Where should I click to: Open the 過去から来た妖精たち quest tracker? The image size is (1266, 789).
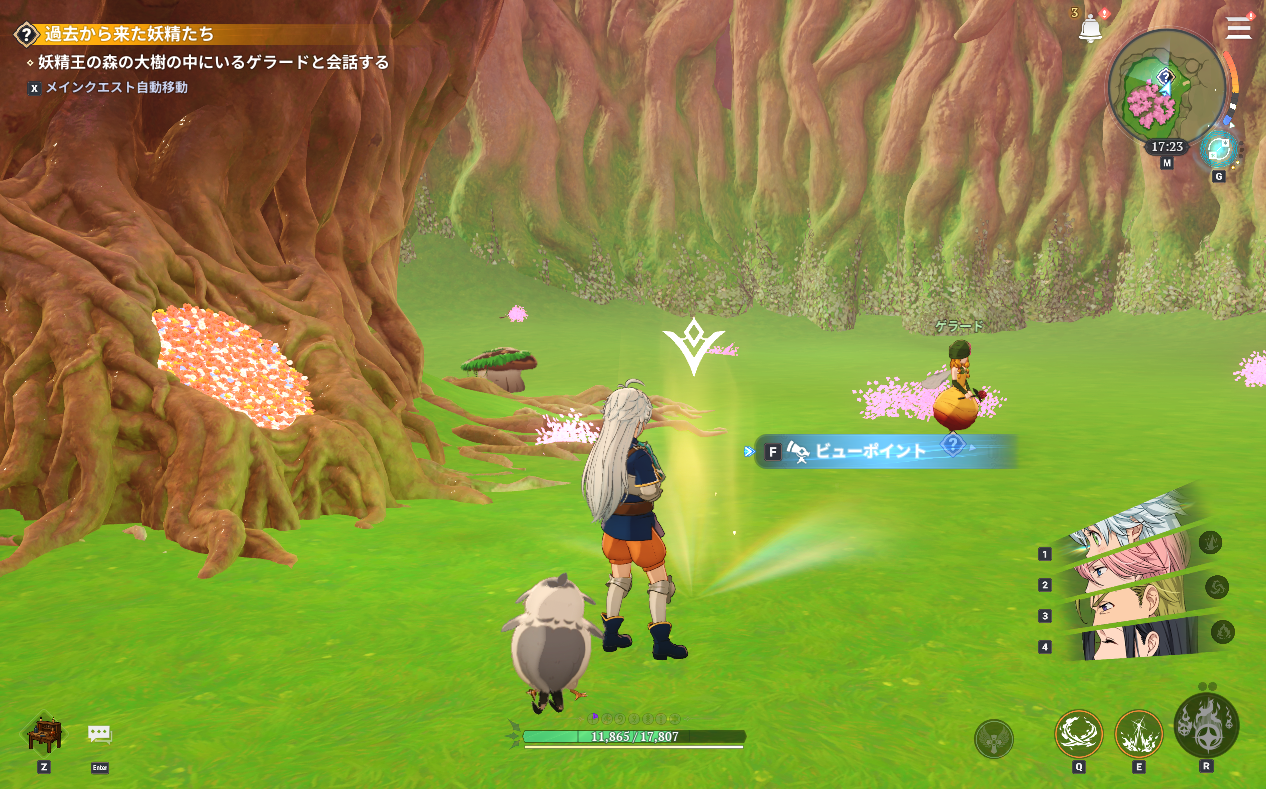click(129, 34)
